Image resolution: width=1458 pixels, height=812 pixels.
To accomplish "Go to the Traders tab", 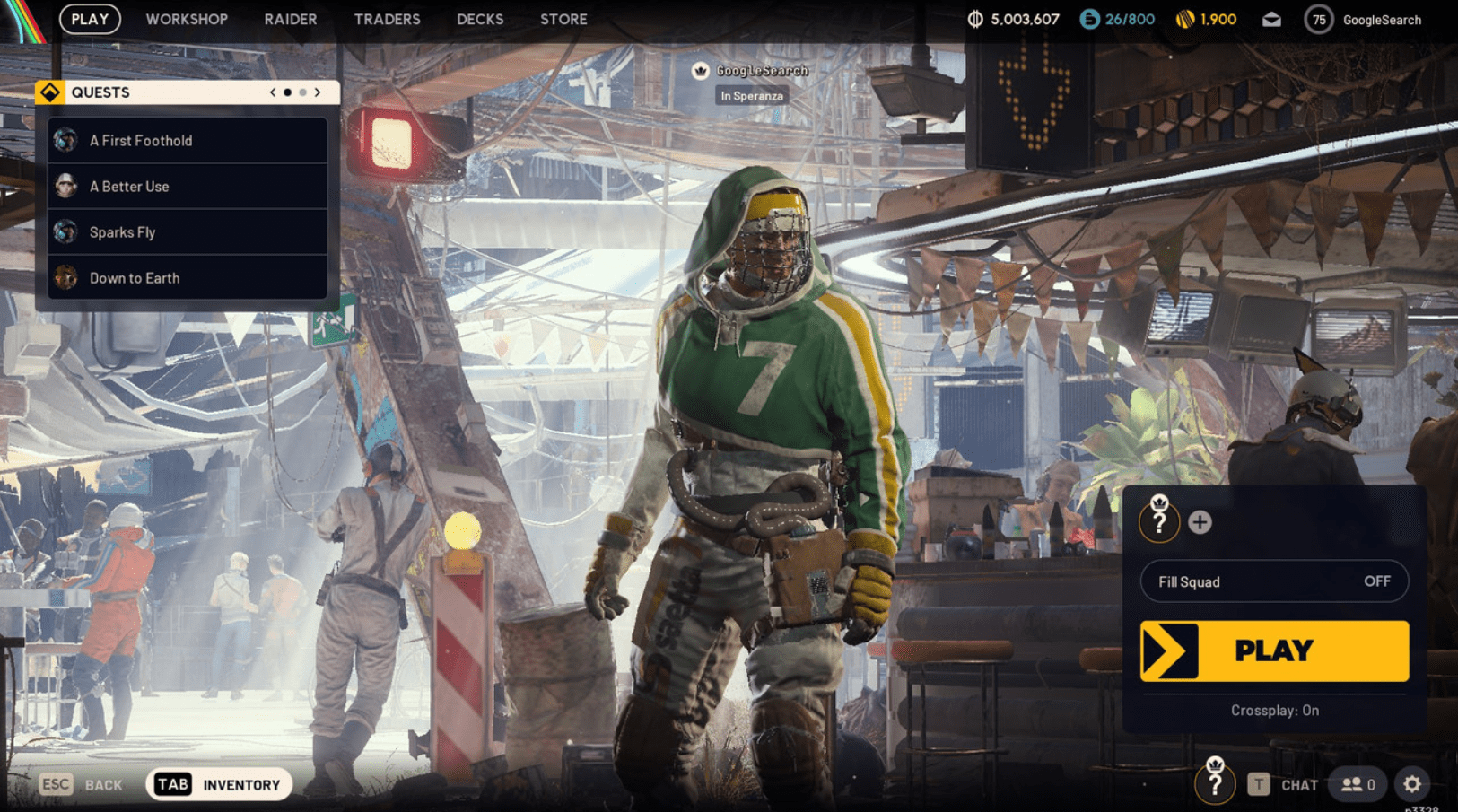I will pos(387,19).
